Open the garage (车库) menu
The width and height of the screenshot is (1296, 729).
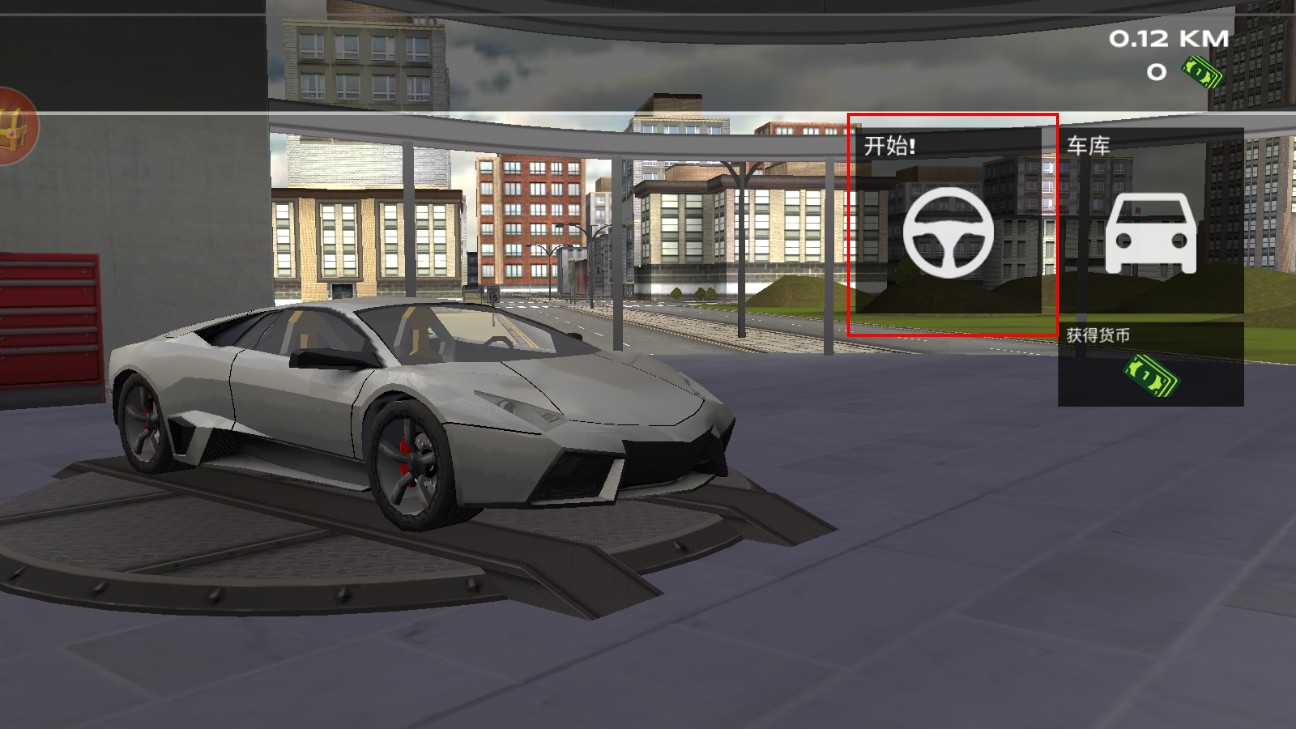click(1150, 231)
